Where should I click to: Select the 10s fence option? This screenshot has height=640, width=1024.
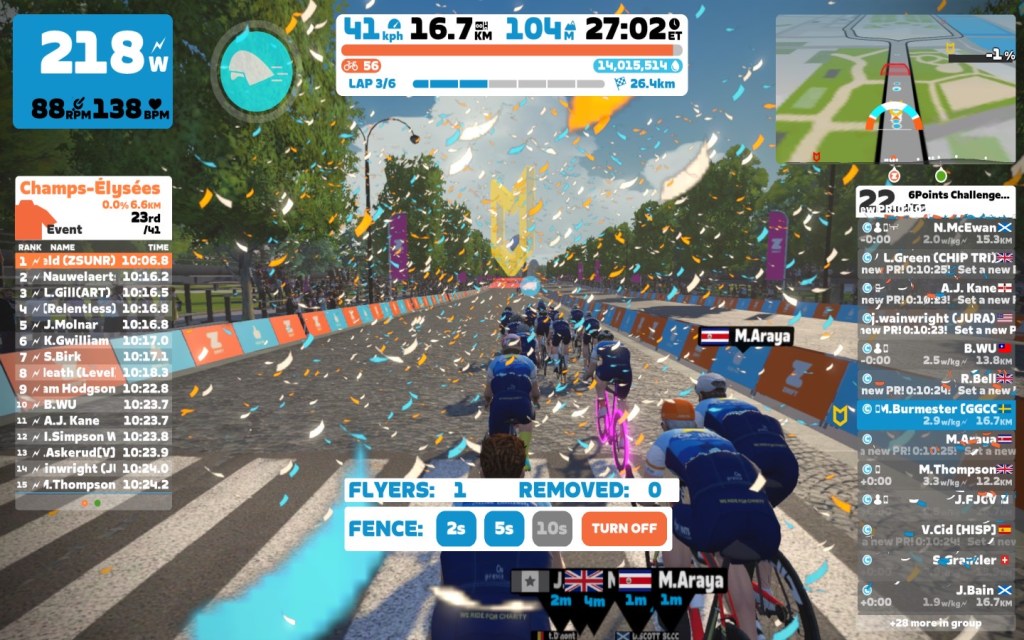(x=552, y=528)
